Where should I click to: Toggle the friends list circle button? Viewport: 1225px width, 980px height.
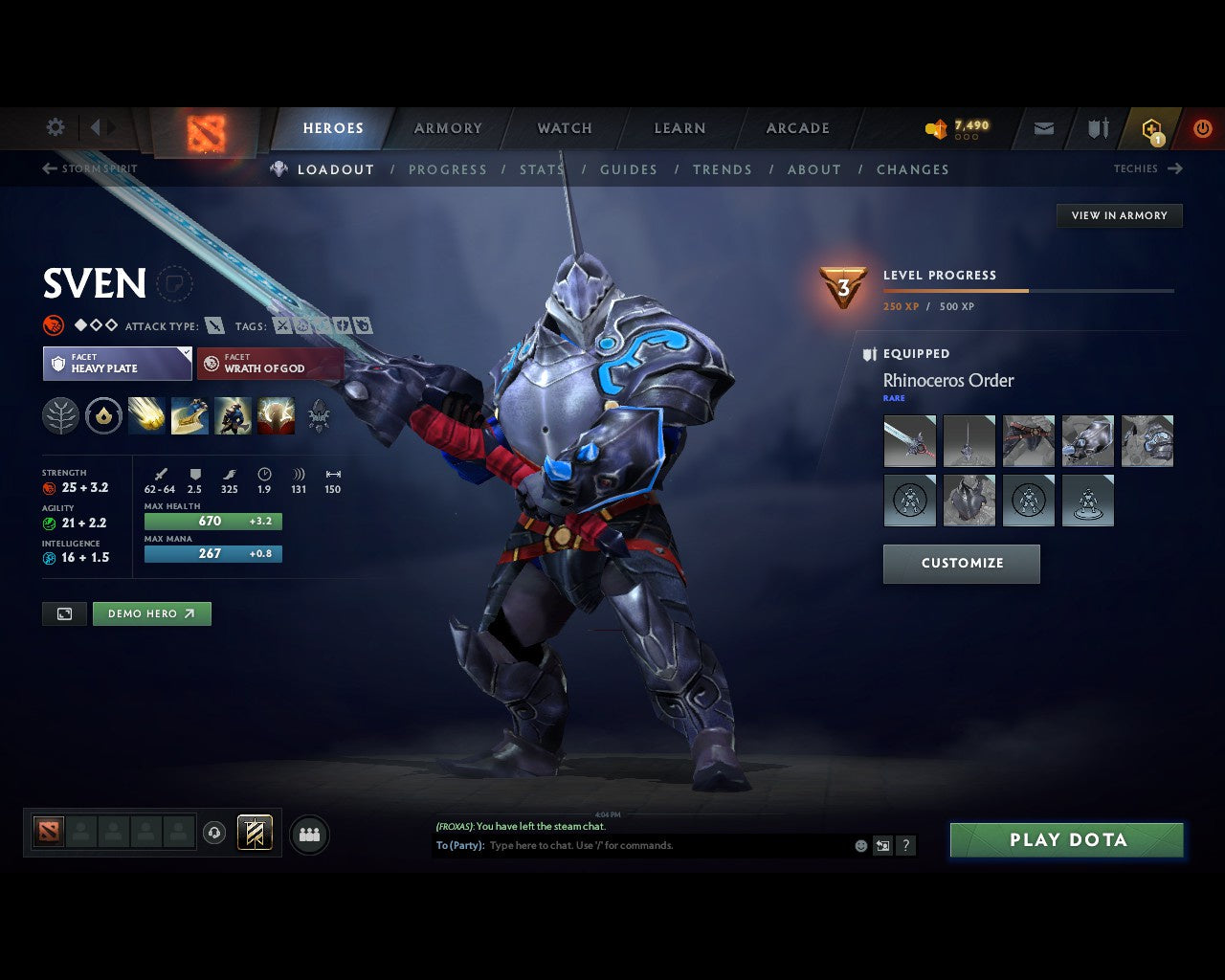308,833
